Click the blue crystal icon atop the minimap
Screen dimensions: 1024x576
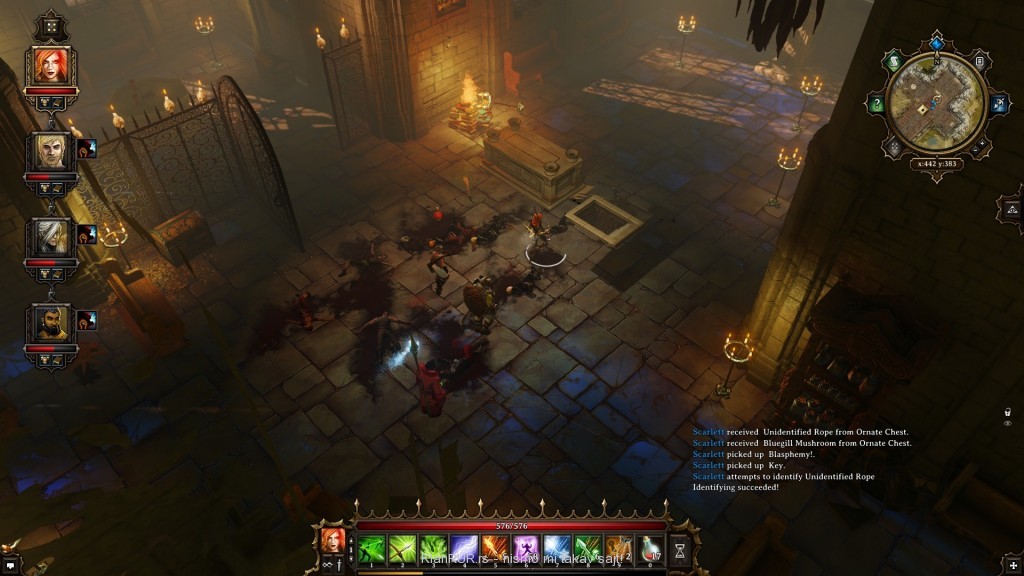click(x=936, y=43)
